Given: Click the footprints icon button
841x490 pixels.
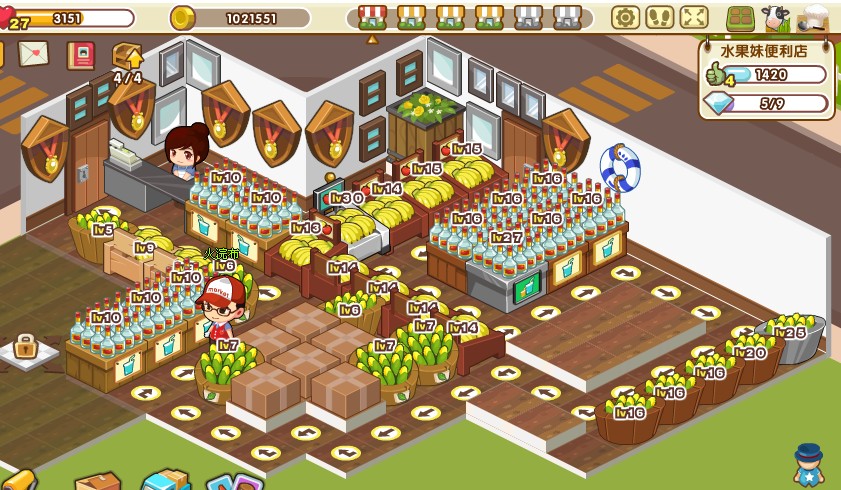Looking at the screenshot, I should coord(659,17).
